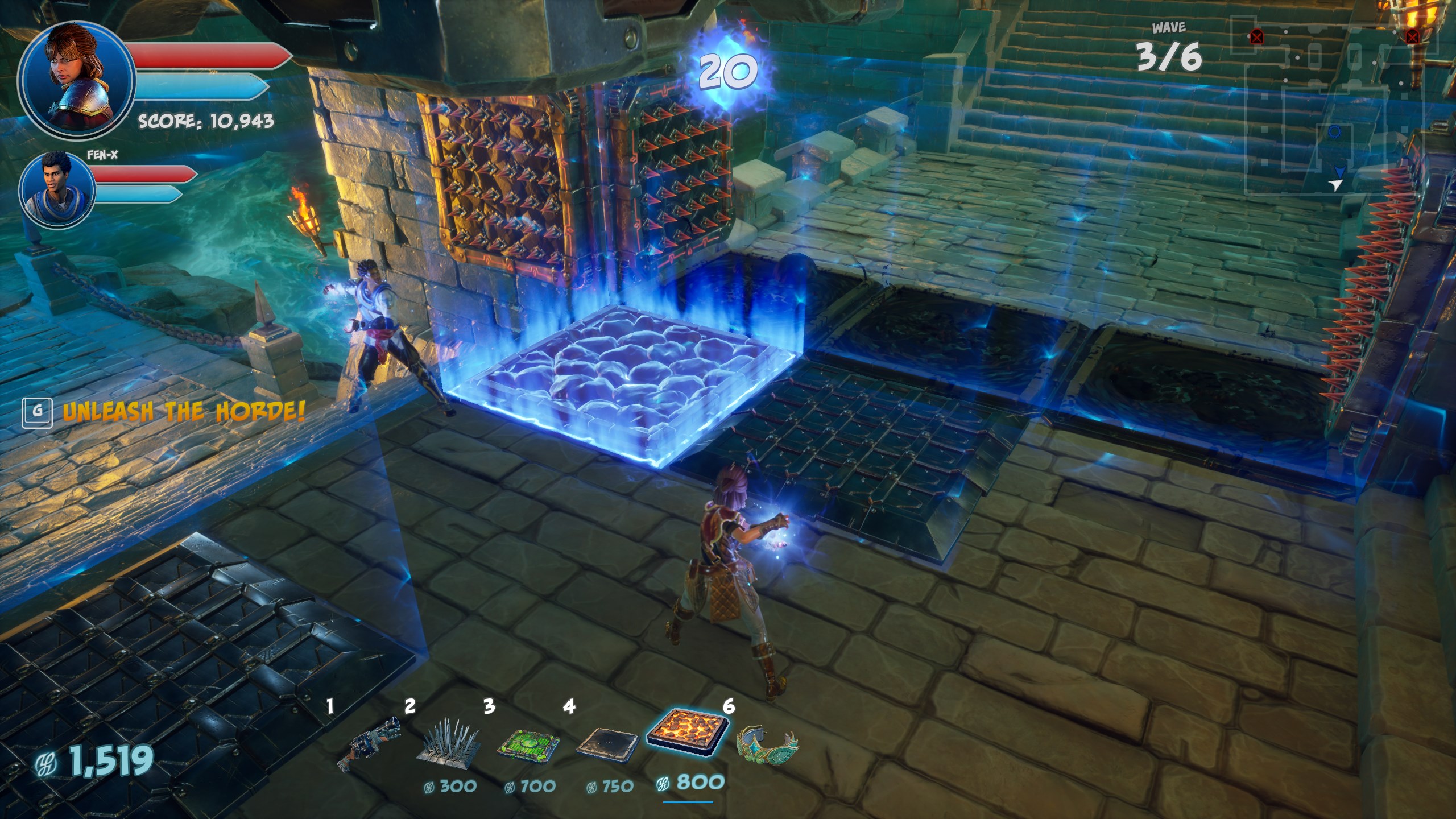The width and height of the screenshot is (1456, 819).
Task: Choose the floor spikes trap
Action: pos(449,741)
